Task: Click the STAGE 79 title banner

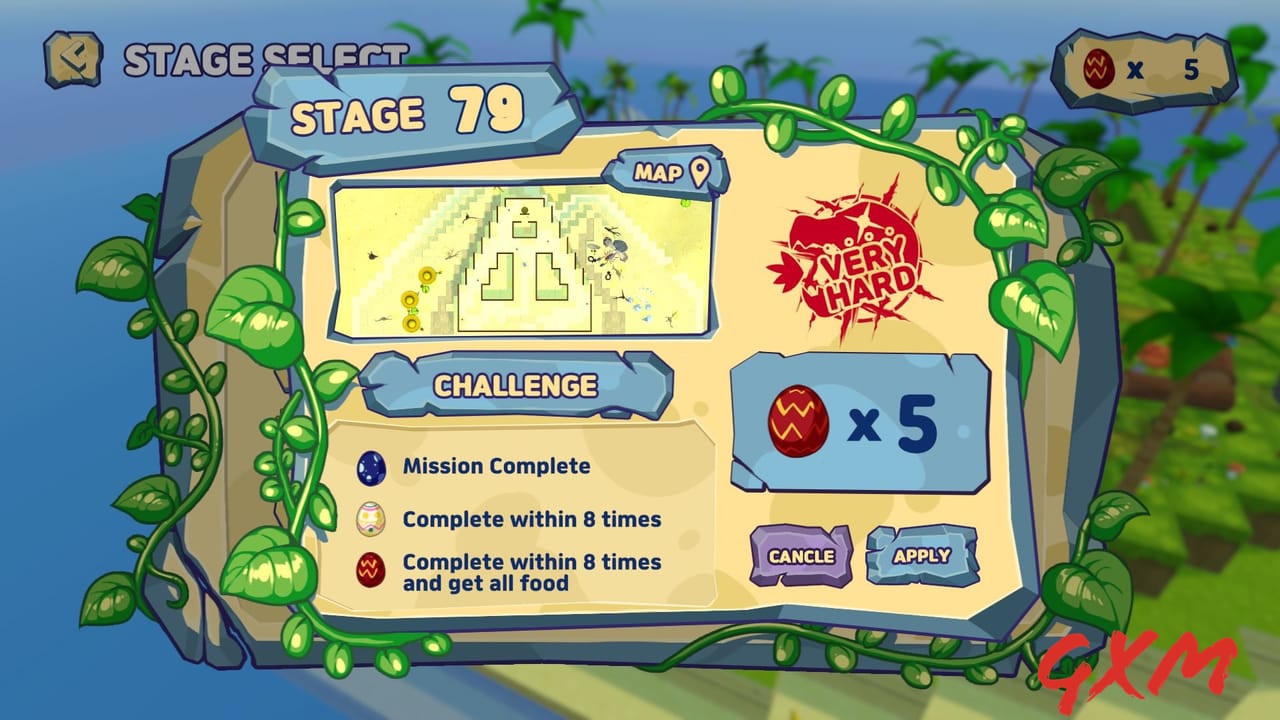Action: tap(410, 110)
